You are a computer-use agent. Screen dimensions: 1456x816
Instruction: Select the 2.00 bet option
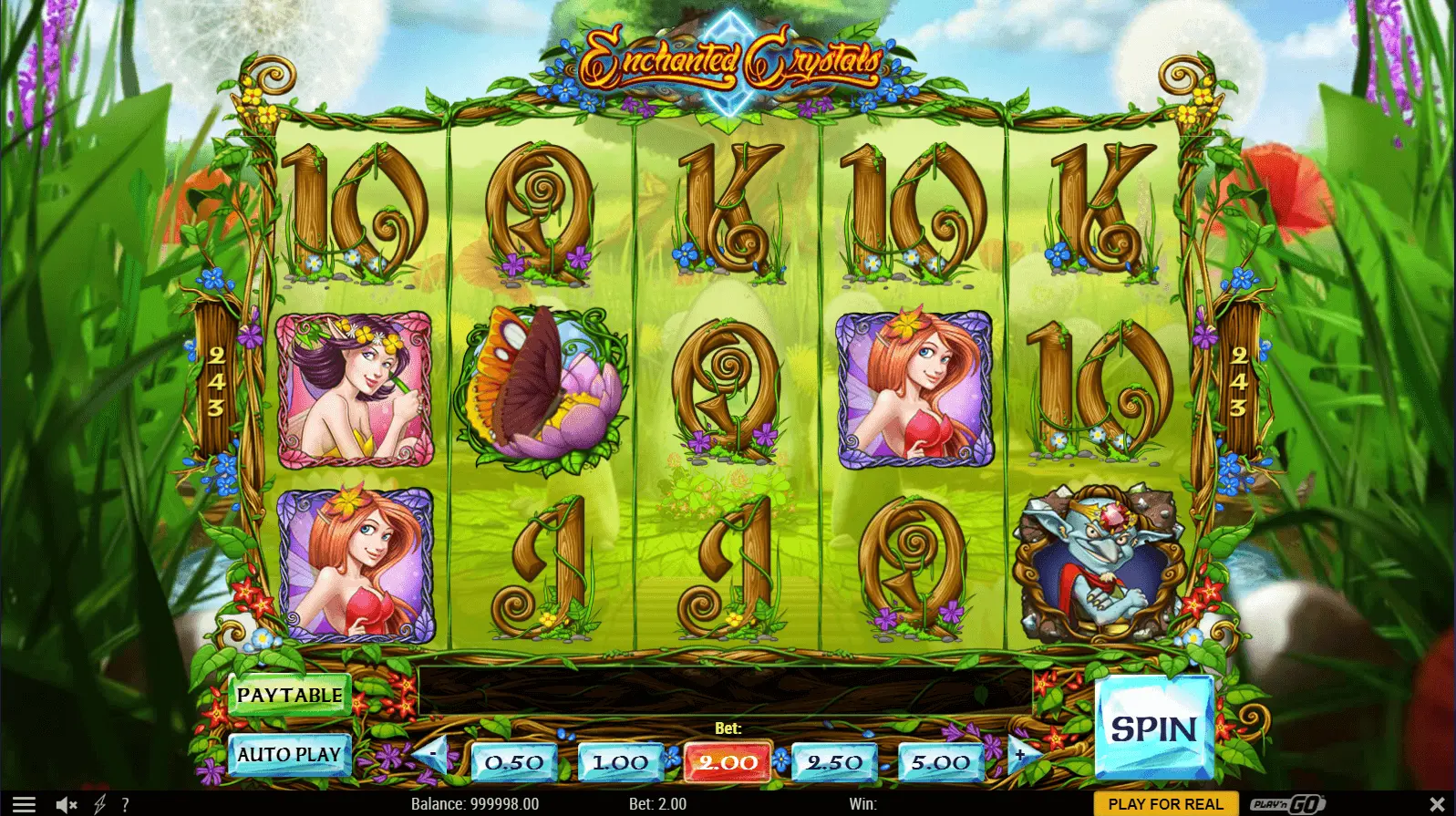(728, 762)
